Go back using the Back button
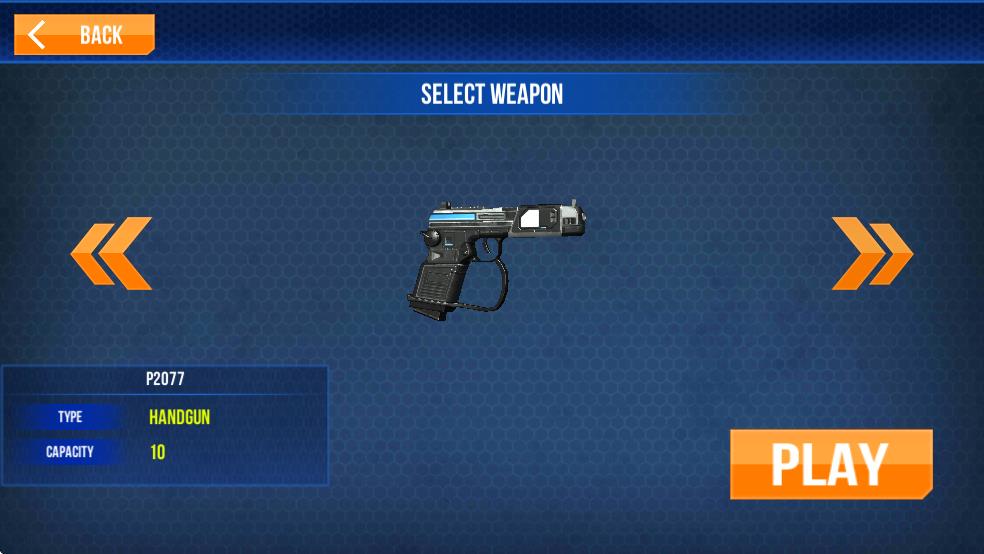The width and height of the screenshot is (984, 554). (84, 35)
